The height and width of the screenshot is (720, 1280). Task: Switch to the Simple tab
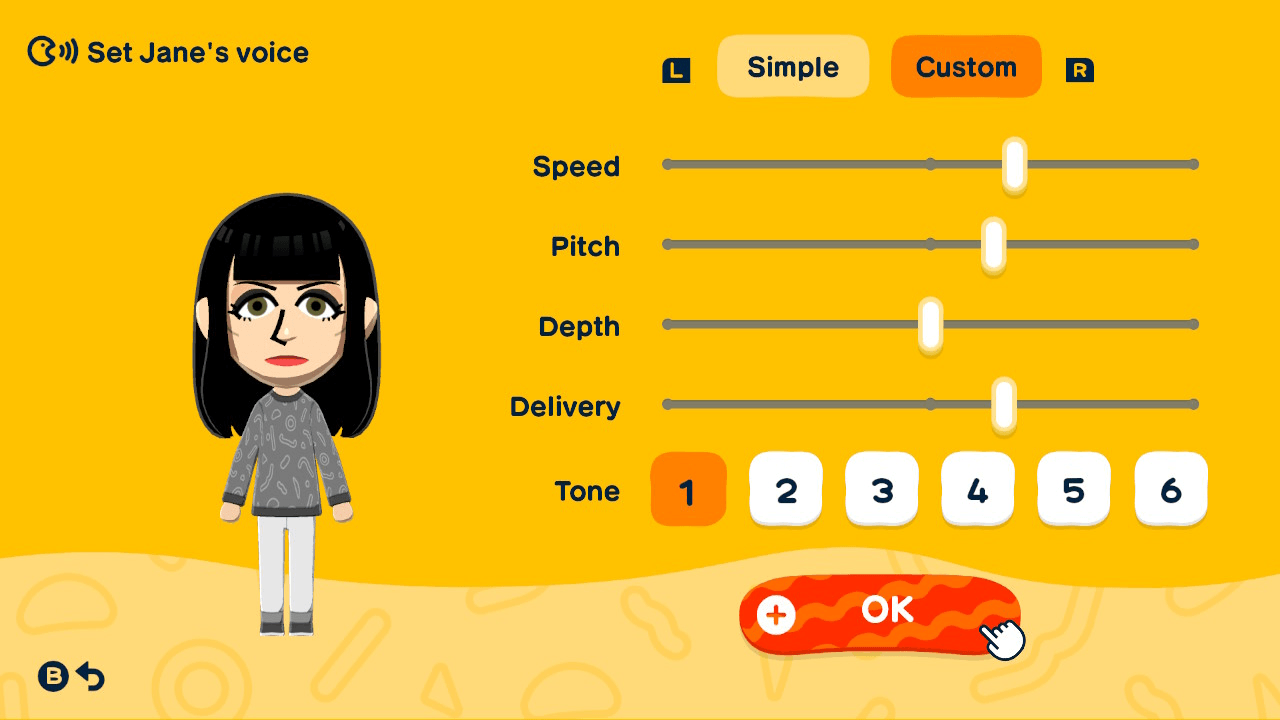click(x=793, y=66)
